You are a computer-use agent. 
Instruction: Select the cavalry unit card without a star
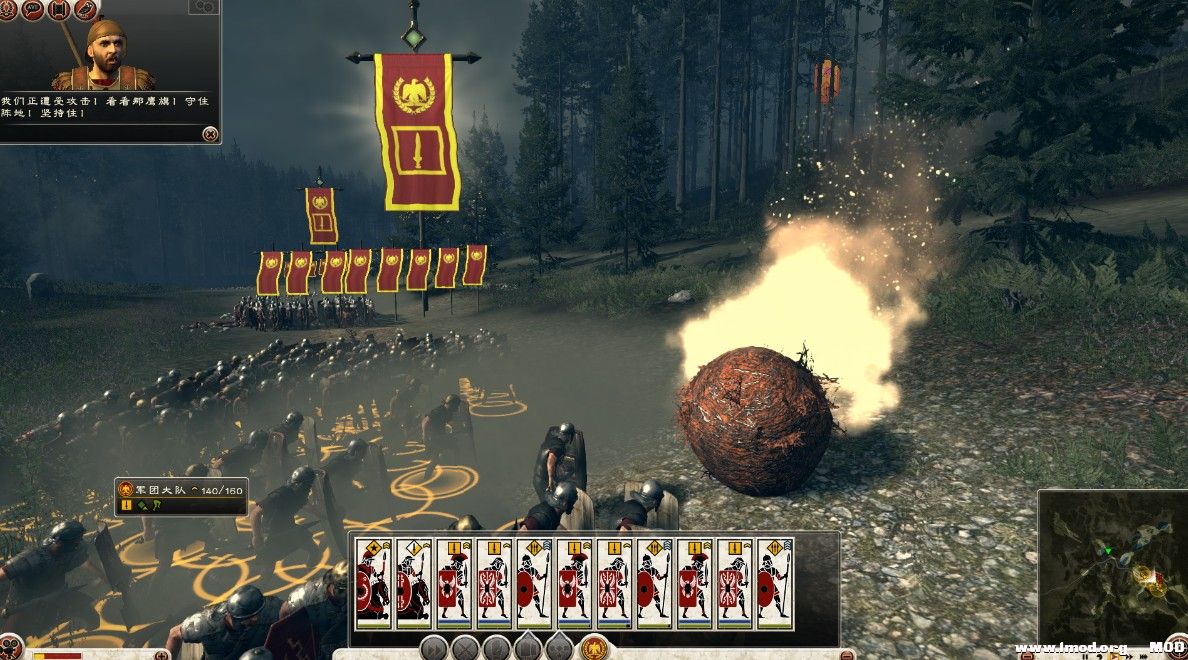413,583
